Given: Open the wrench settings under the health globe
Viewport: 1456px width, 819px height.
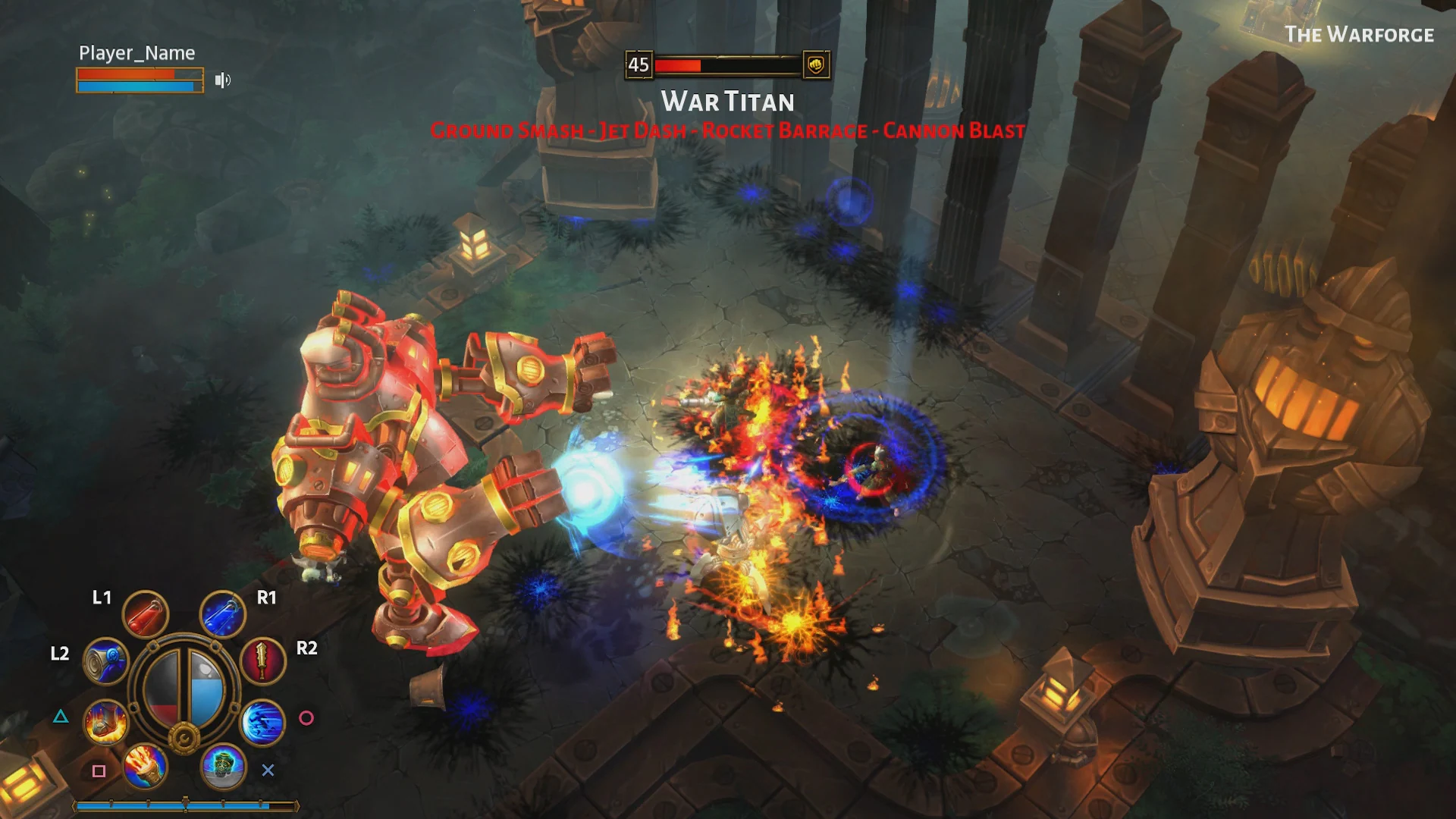Looking at the screenshot, I should (184, 737).
